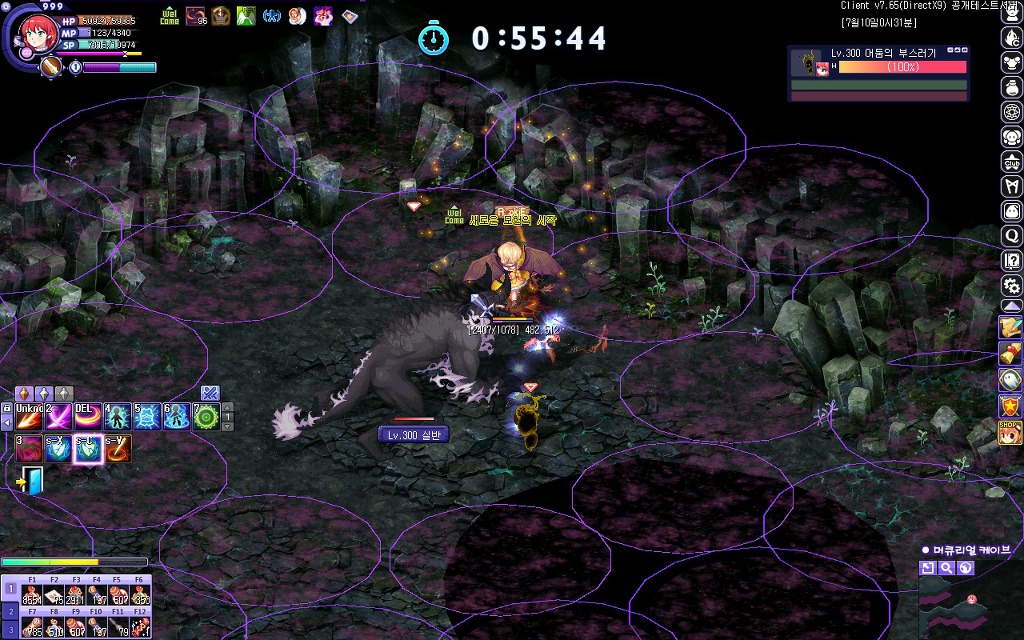1024x640 pixels.
Task: Activate the DEL crescent slash skill
Action: (88, 416)
